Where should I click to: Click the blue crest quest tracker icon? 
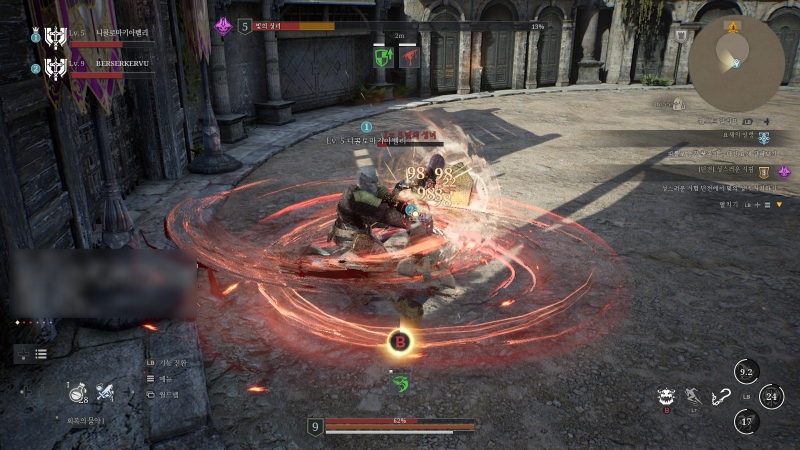764,138
